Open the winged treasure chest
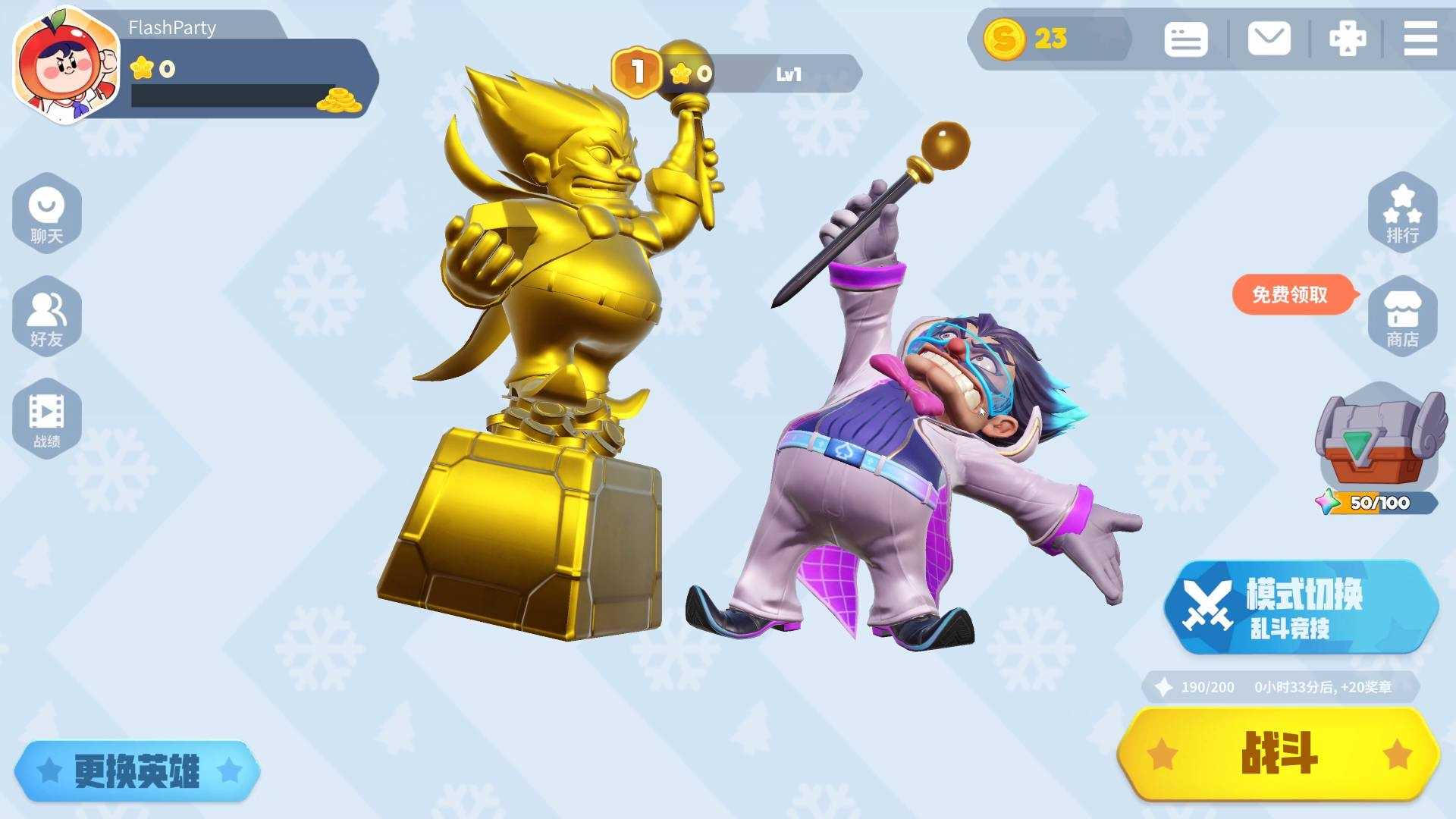The image size is (1456, 819). point(1377,444)
